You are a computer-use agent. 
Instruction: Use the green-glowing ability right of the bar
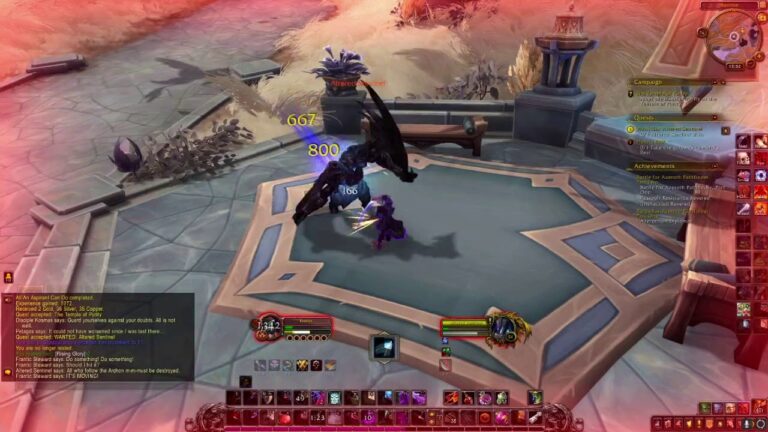(x=535, y=398)
